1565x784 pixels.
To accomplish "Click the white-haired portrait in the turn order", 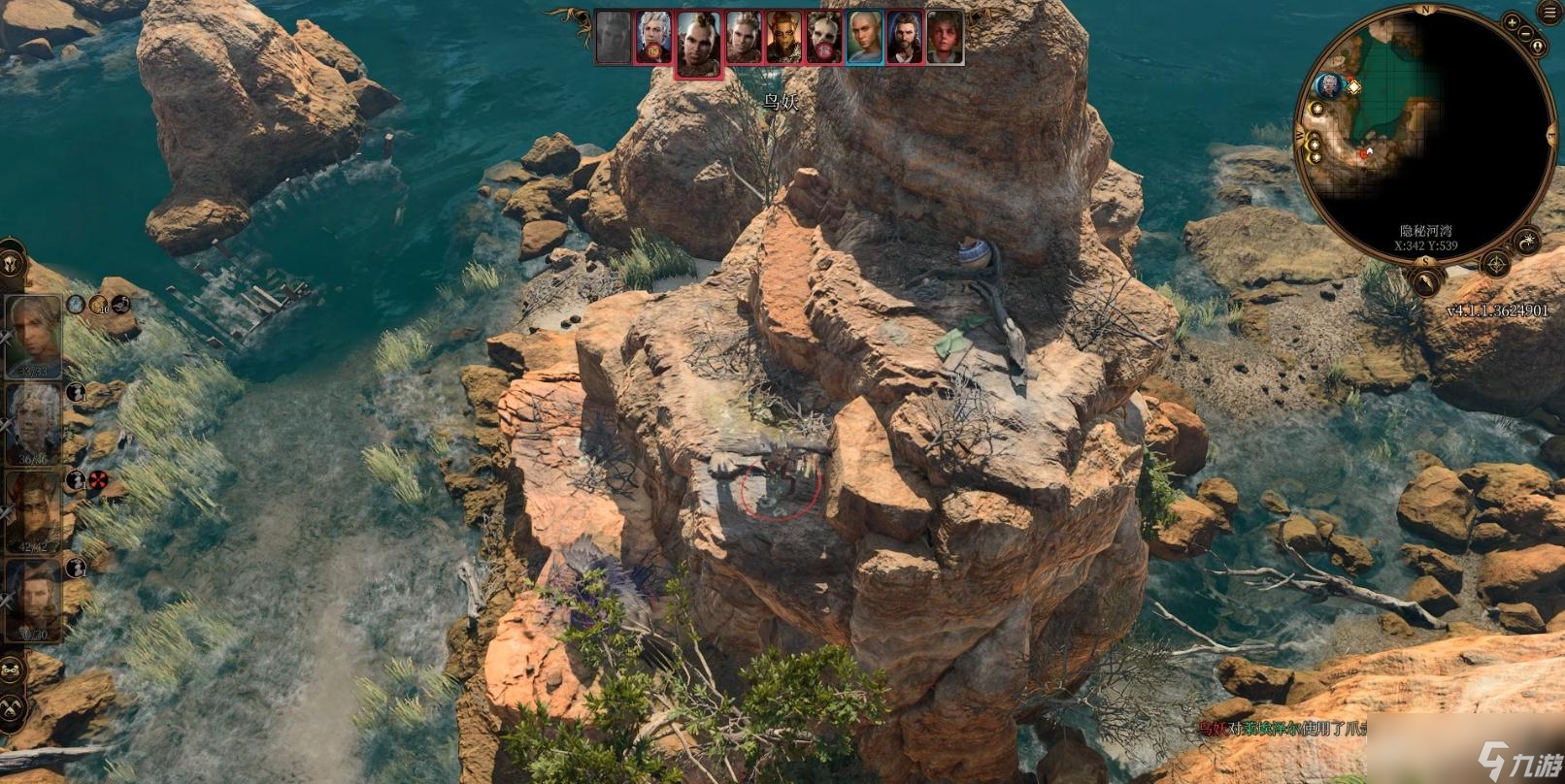I will click(x=652, y=39).
